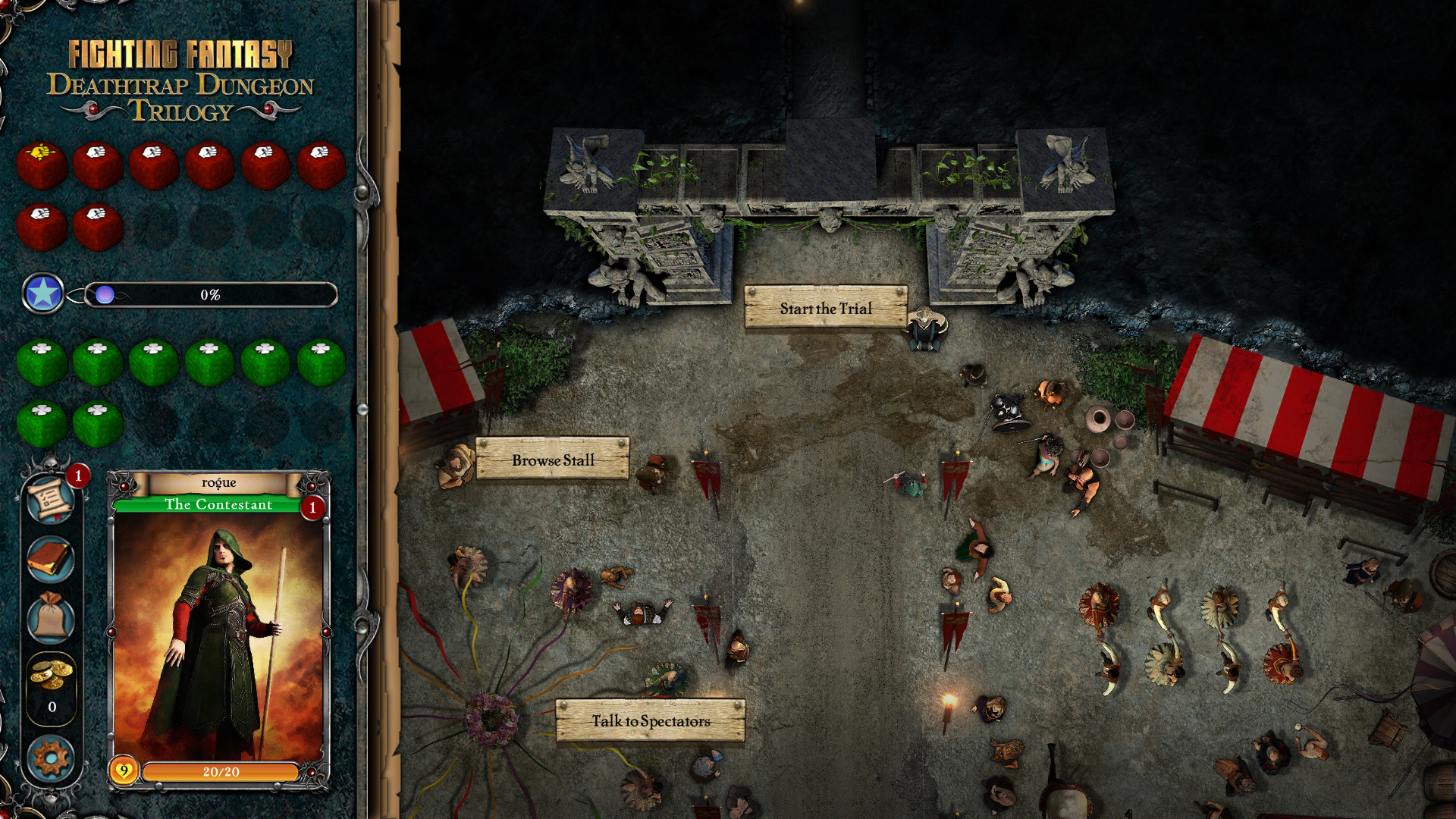The height and width of the screenshot is (819, 1456).
Task: Select the first red fist die
Action: coord(42,164)
